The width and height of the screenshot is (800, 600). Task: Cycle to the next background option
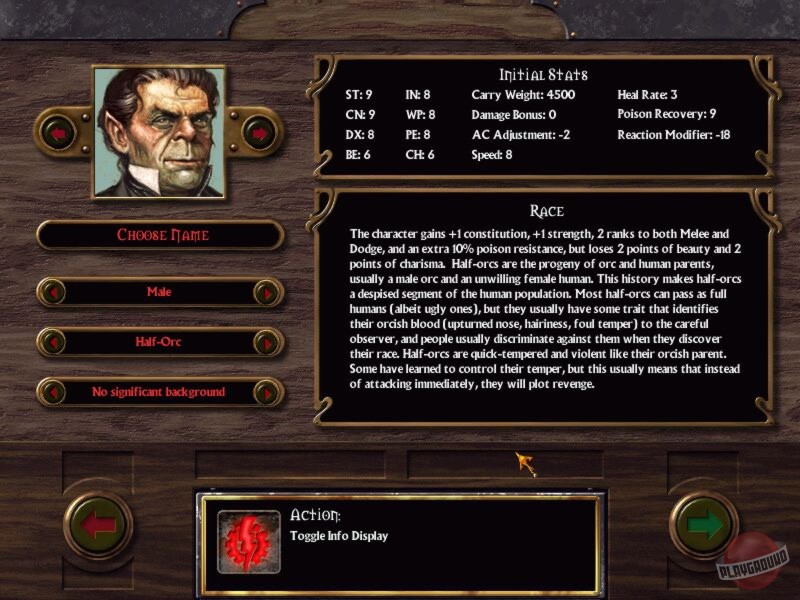tap(267, 393)
